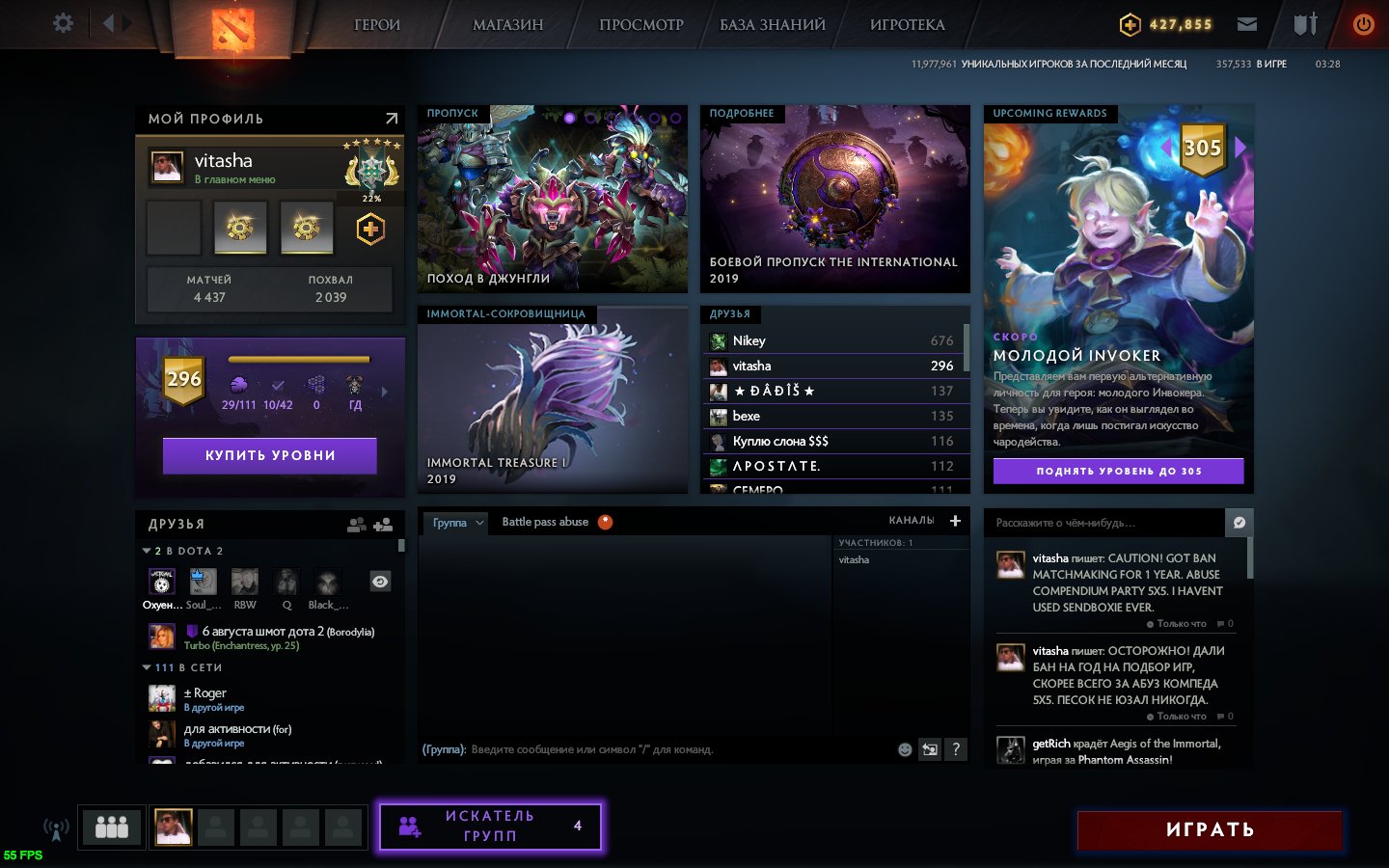This screenshot has width=1389, height=868.
Task: Switch to the Battle pass abuse chat tab
Action: [545, 522]
